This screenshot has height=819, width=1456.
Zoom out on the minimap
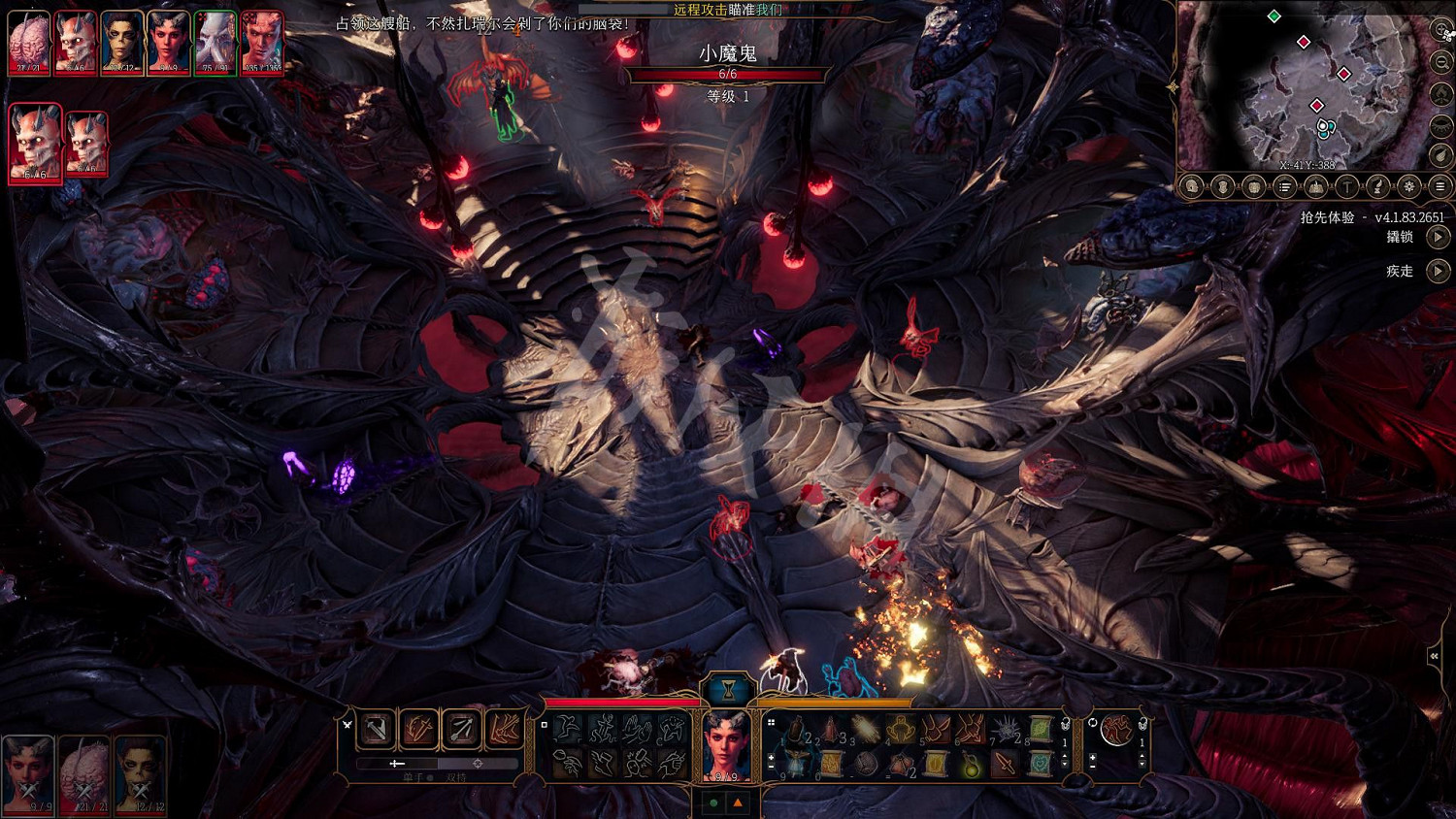1441,62
